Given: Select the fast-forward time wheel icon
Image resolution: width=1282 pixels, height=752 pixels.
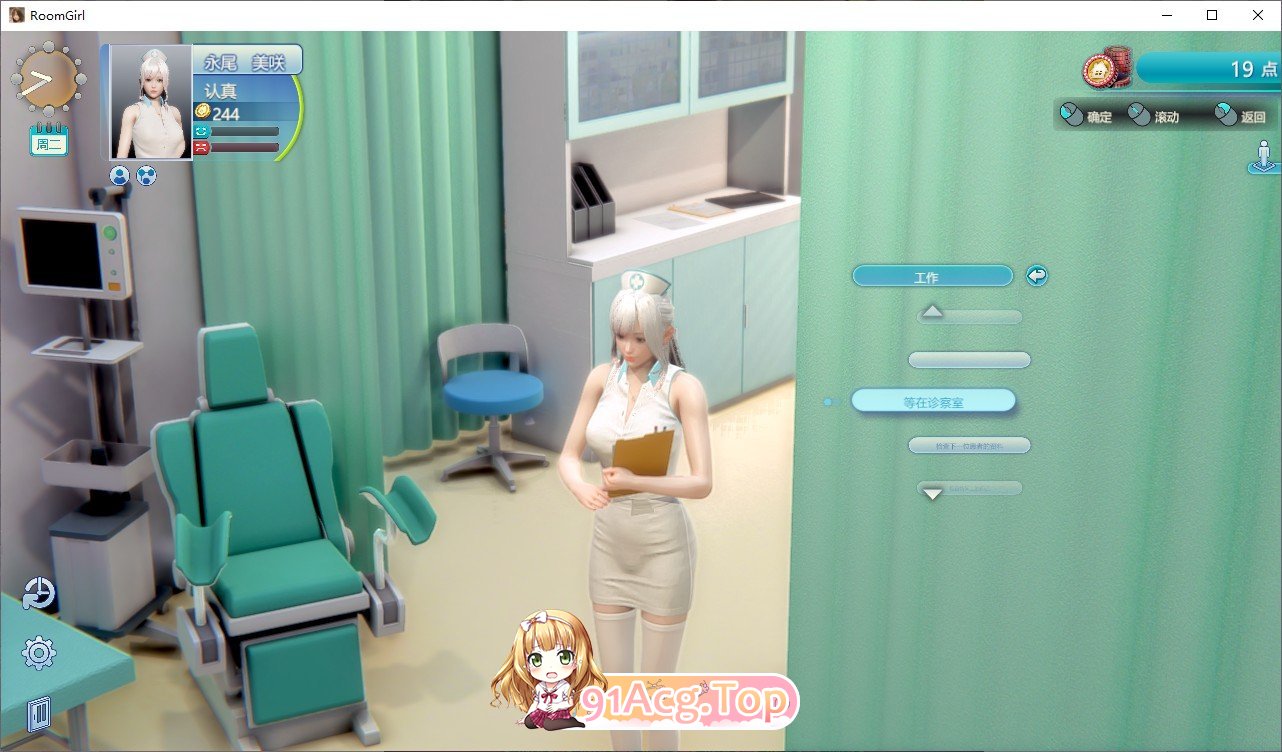Looking at the screenshot, I should pyautogui.click(x=47, y=79).
